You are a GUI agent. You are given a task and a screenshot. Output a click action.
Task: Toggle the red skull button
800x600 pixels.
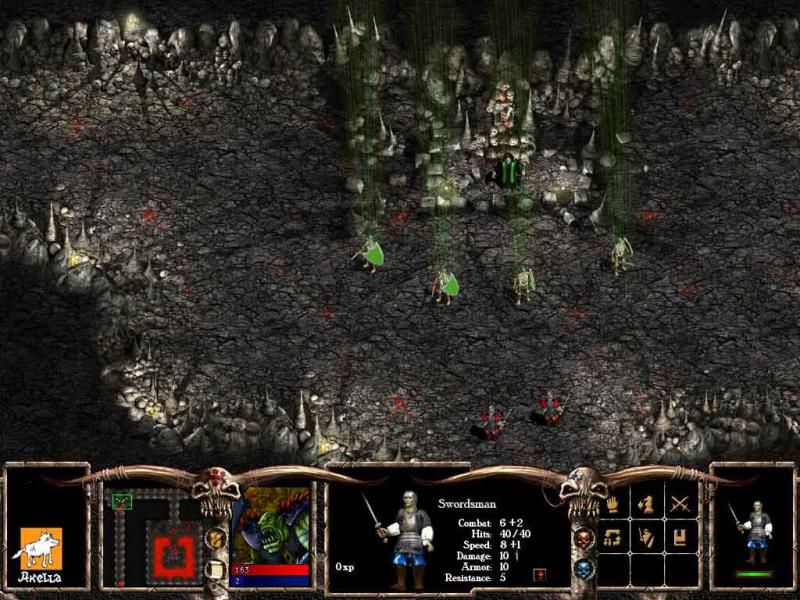click(583, 539)
